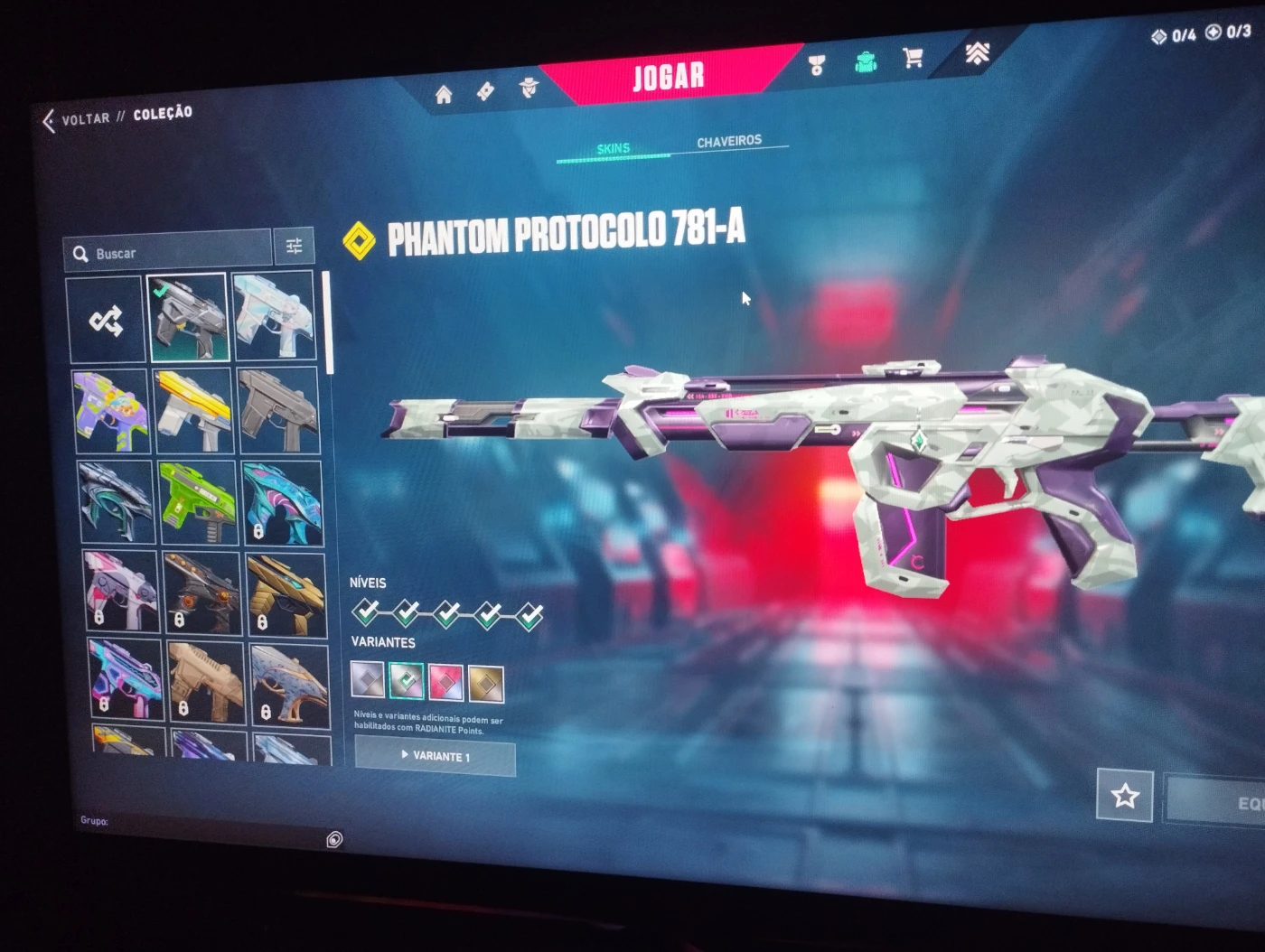Image resolution: width=1265 pixels, height=952 pixels.
Task: Choose the gold variant swatch
Action: click(x=486, y=683)
